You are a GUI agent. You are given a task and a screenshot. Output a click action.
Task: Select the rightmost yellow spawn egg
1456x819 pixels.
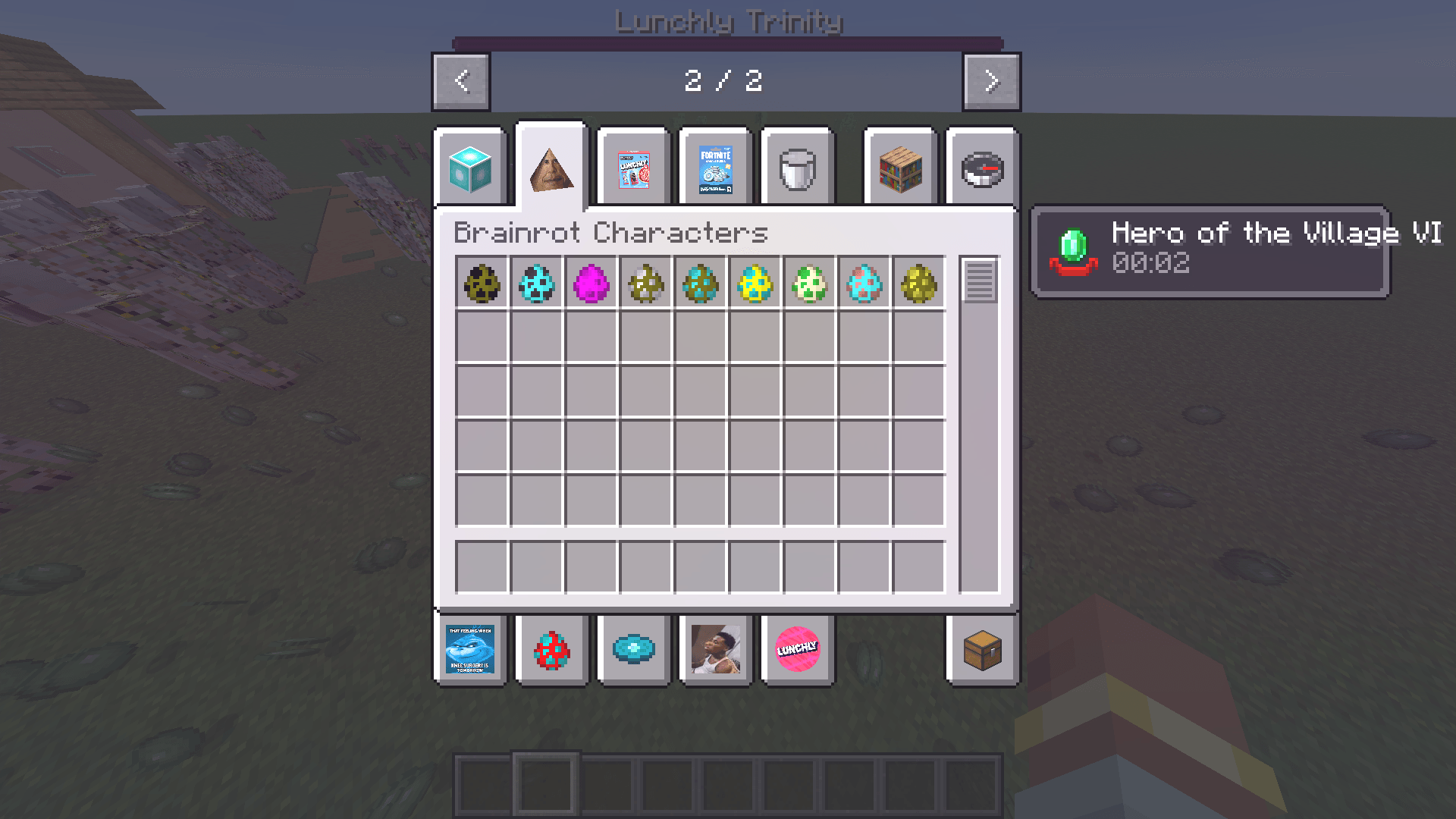point(918,284)
